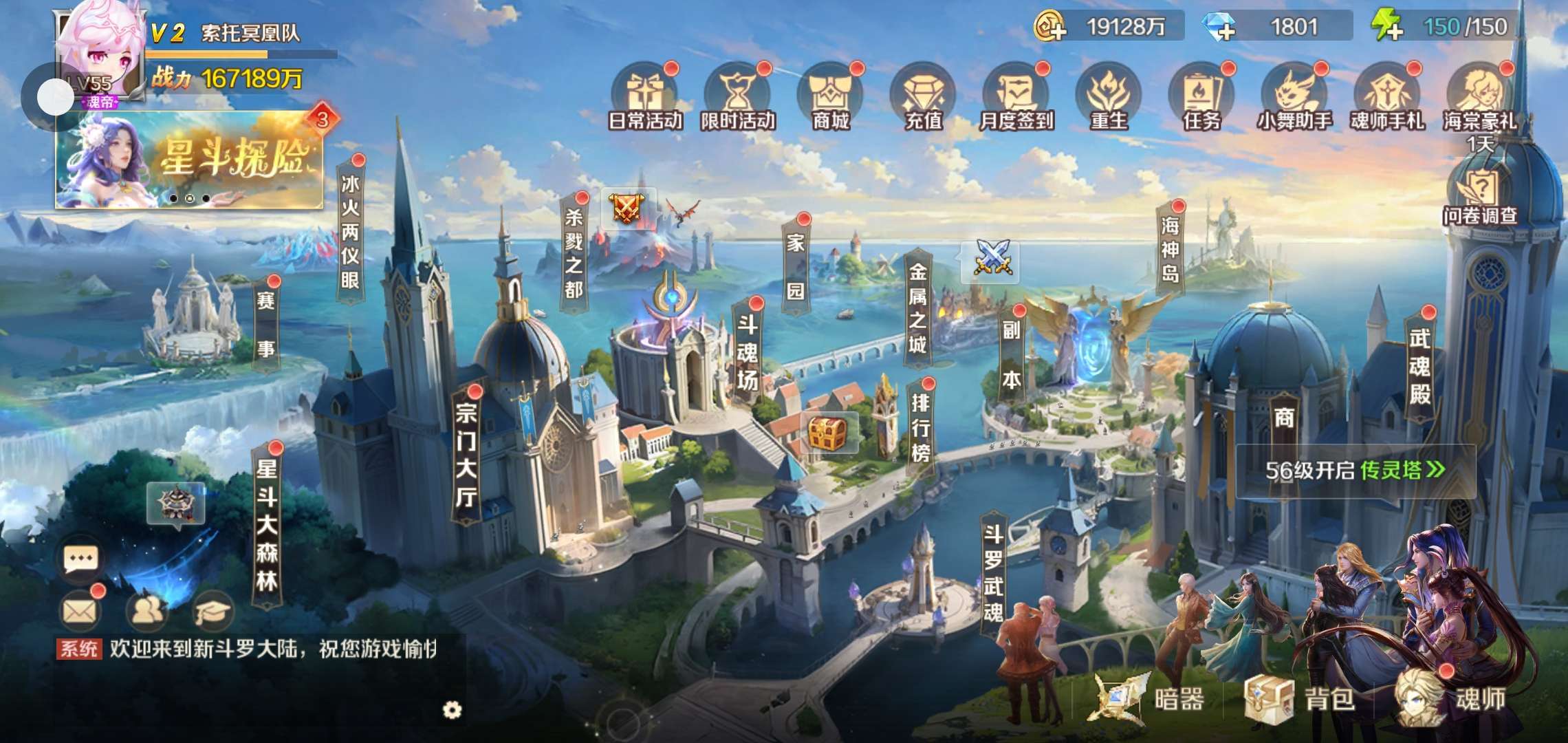Open the 暗器 hidden weapons menu
This screenshot has height=743, width=1568.
pos(1148,699)
